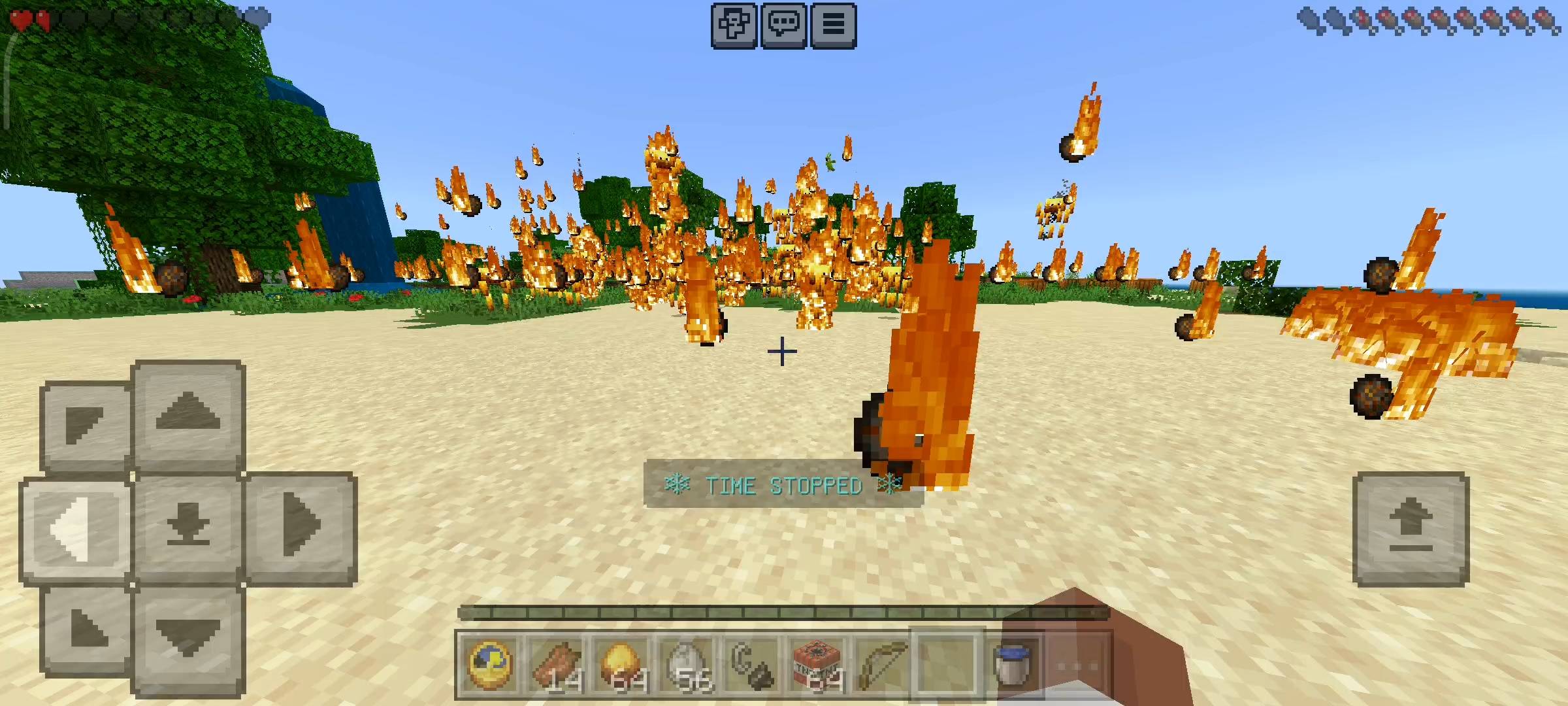The image size is (1568, 706).
Task: Open the emote menu button
Action: point(734,25)
